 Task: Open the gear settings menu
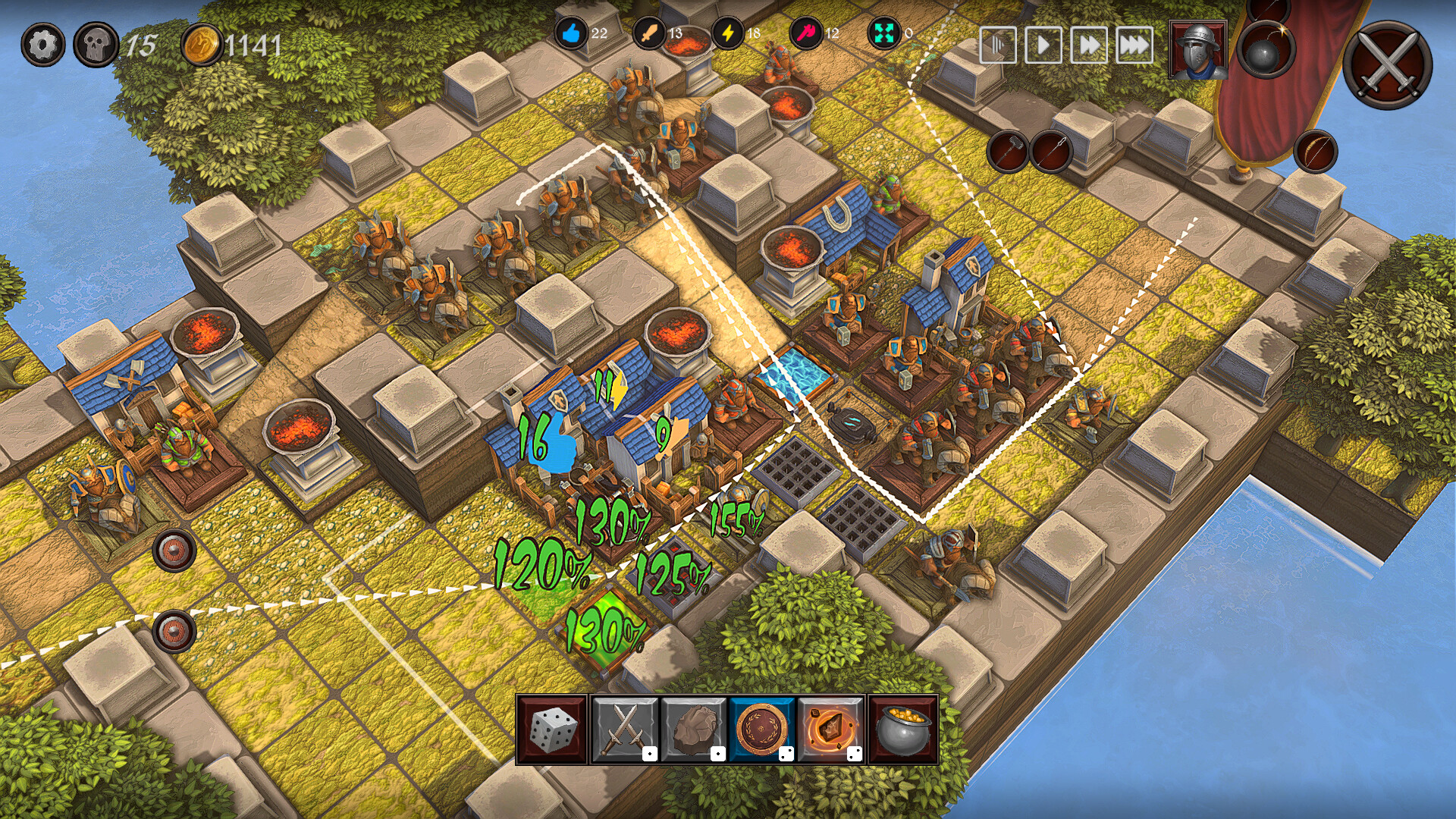point(42,45)
